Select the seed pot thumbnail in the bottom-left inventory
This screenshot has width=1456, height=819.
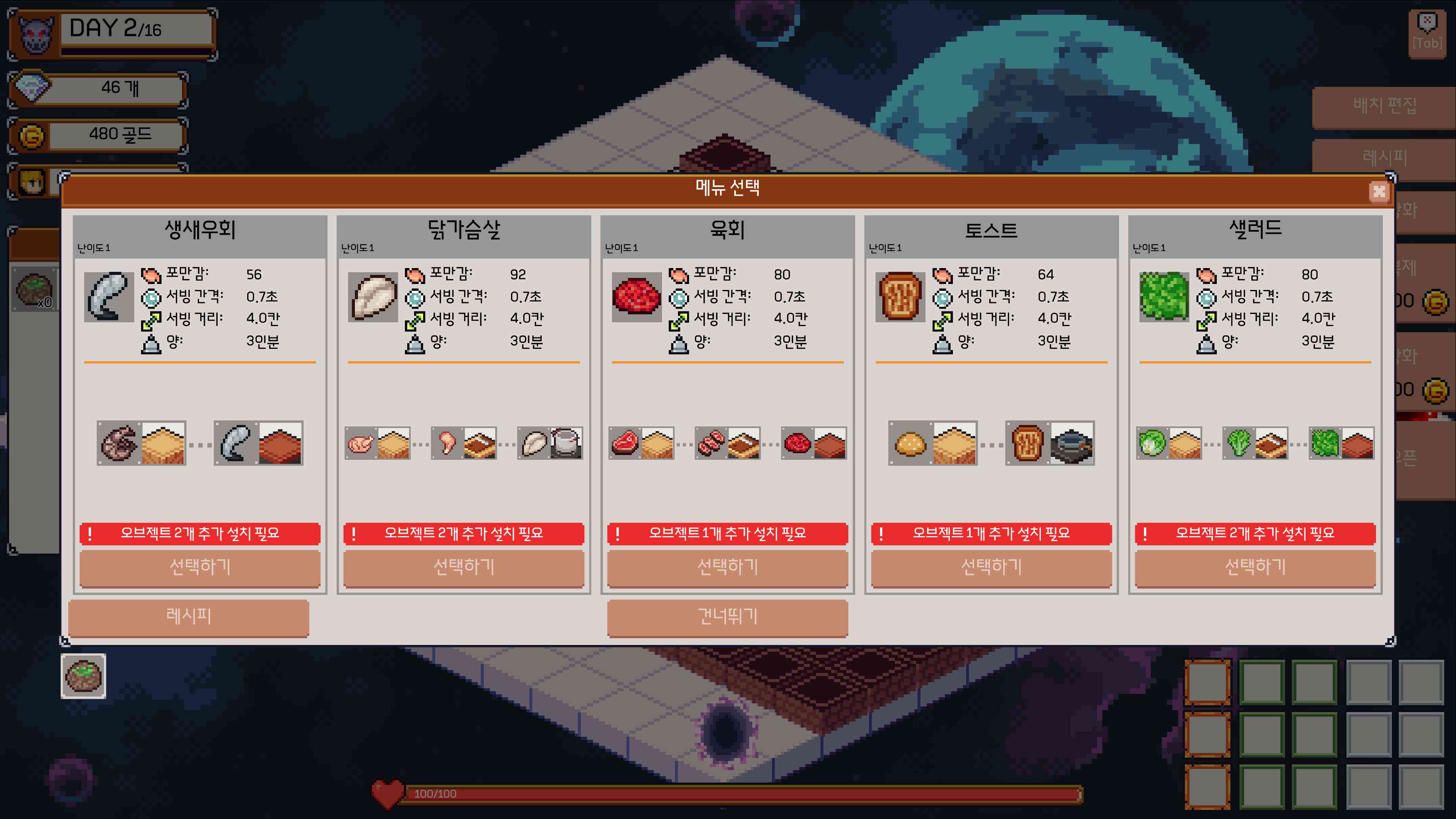pos(83,676)
